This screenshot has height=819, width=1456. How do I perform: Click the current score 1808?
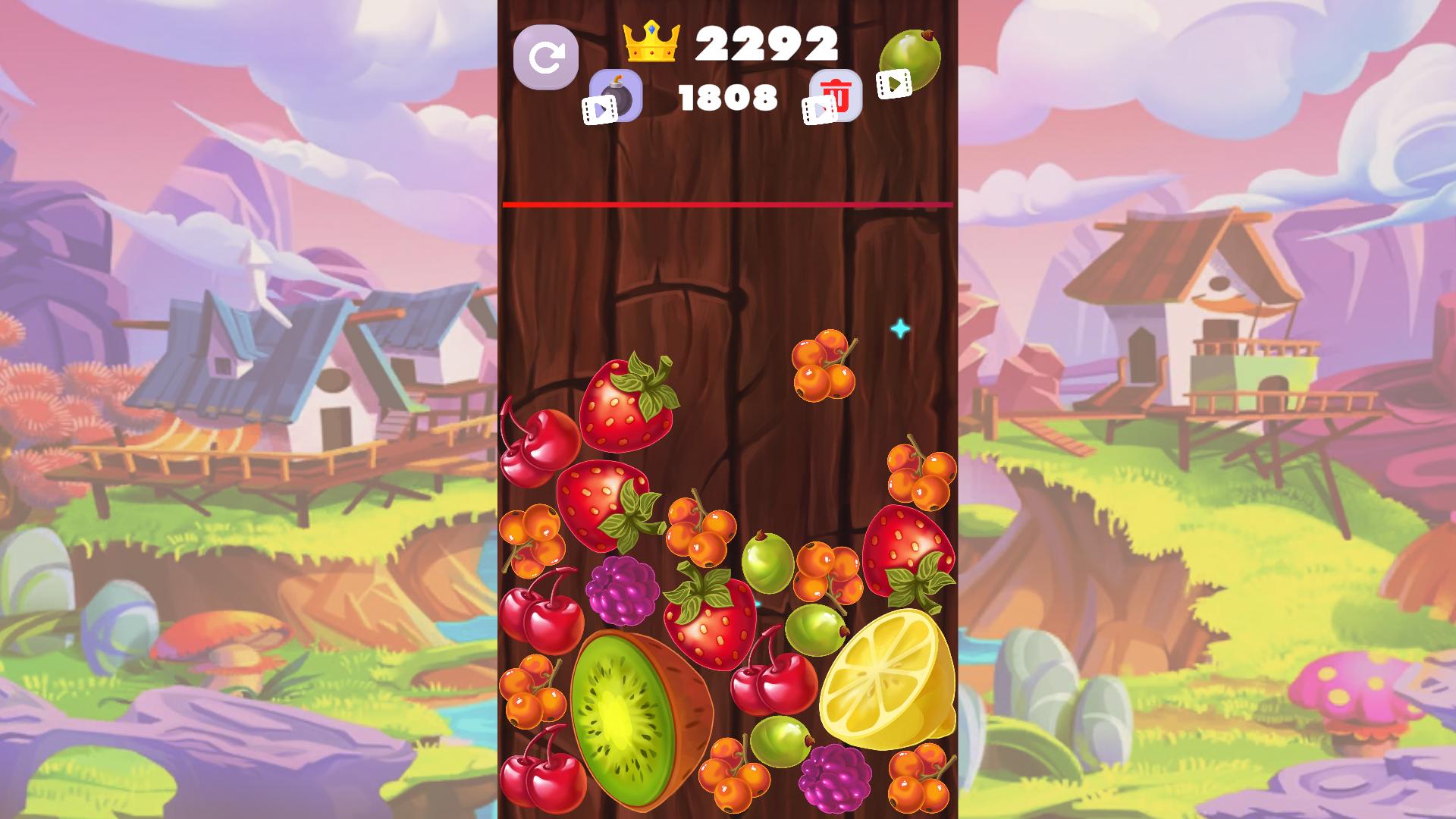(728, 96)
